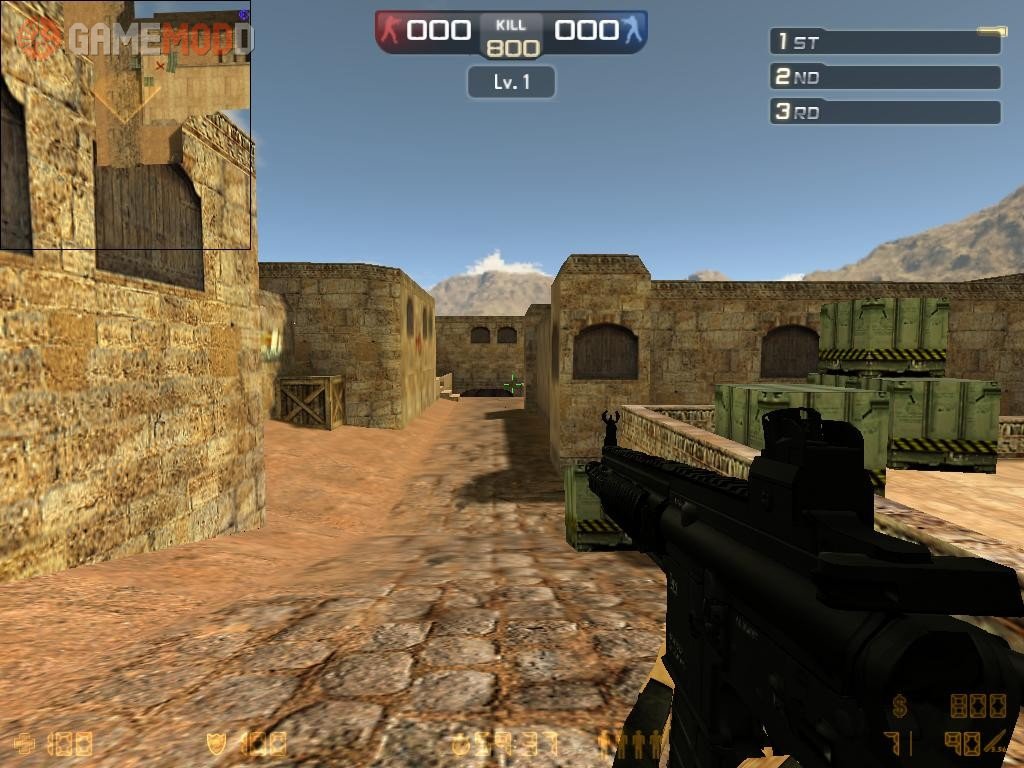Select the 3RD place ranking row
Viewport: 1024px width, 768px height.
coord(885,112)
